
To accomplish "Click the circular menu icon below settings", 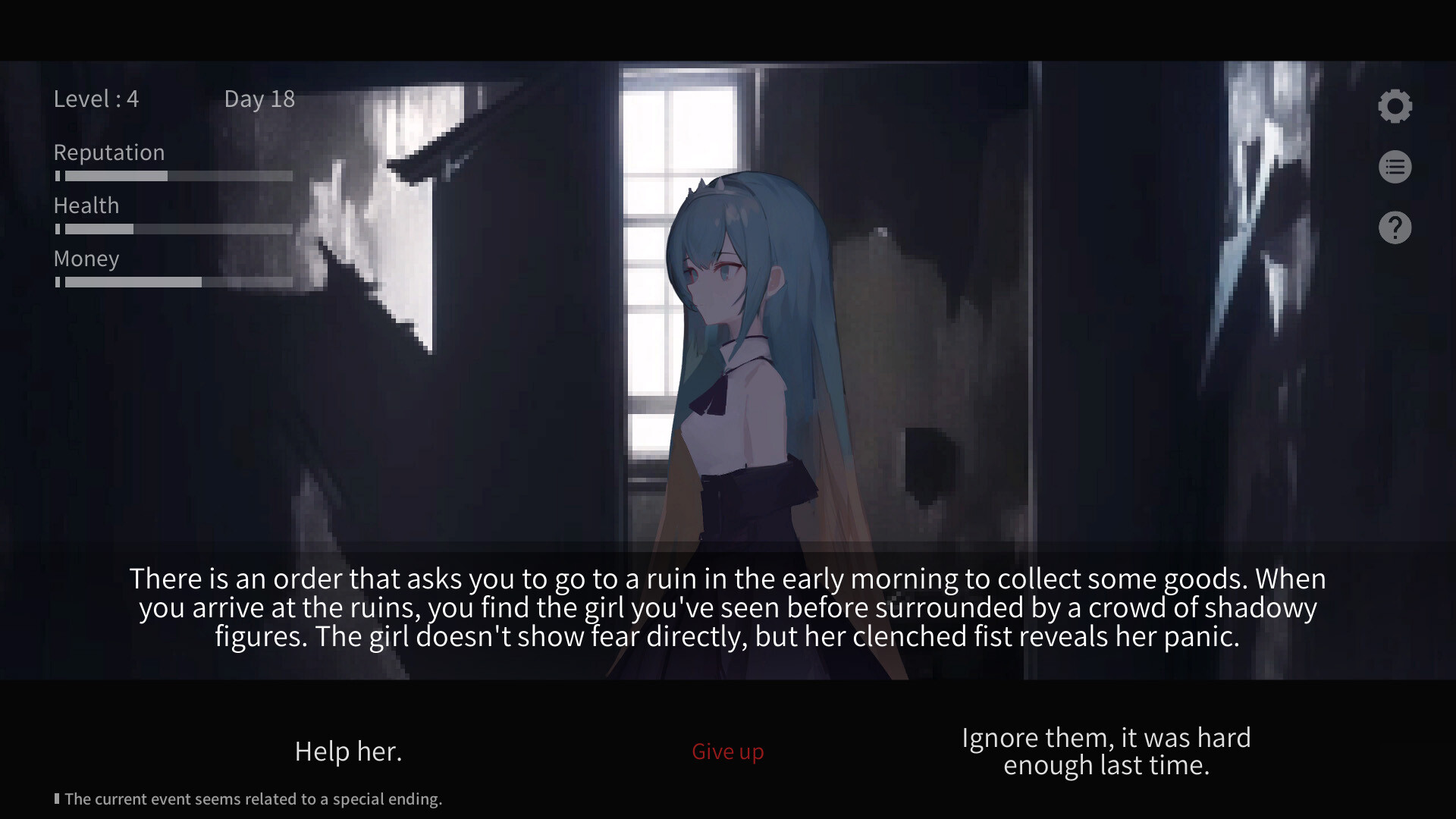I will tap(1395, 166).
